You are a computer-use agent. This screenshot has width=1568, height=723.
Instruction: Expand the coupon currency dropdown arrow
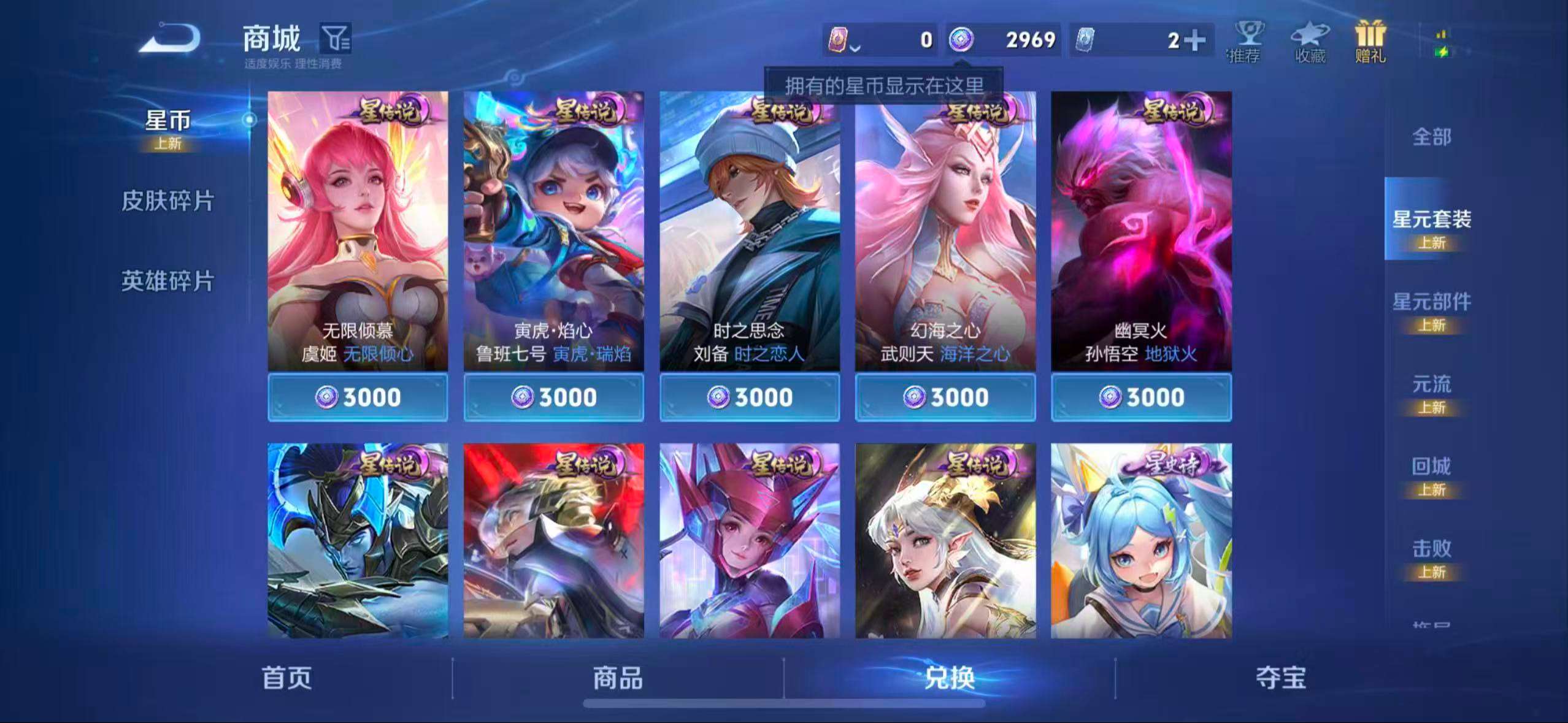pyautogui.click(x=856, y=48)
